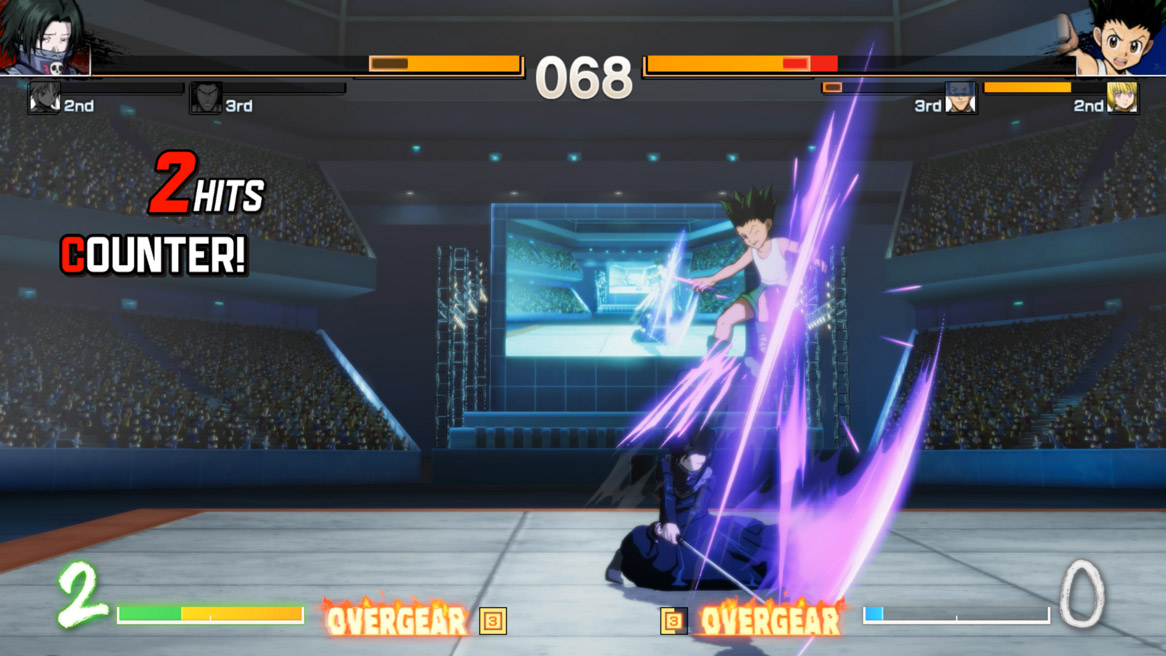The width and height of the screenshot is (1166, 656).
Task: Click Feitan's character portrait
Action: click(x=45, y=38)
